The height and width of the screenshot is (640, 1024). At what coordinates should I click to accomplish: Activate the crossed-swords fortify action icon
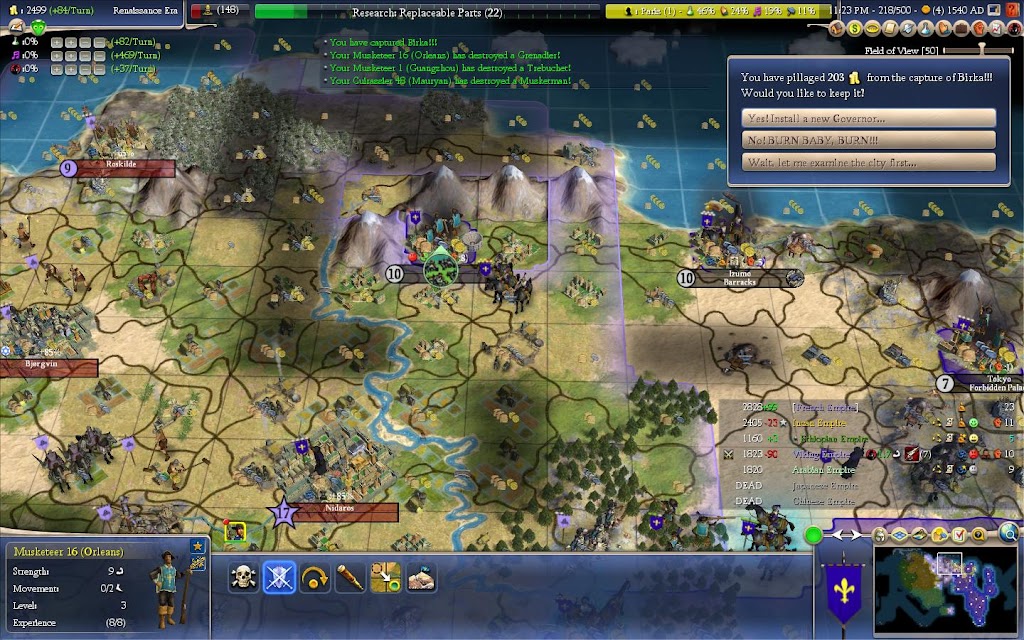pyautogui.click(x=279, y=577)
